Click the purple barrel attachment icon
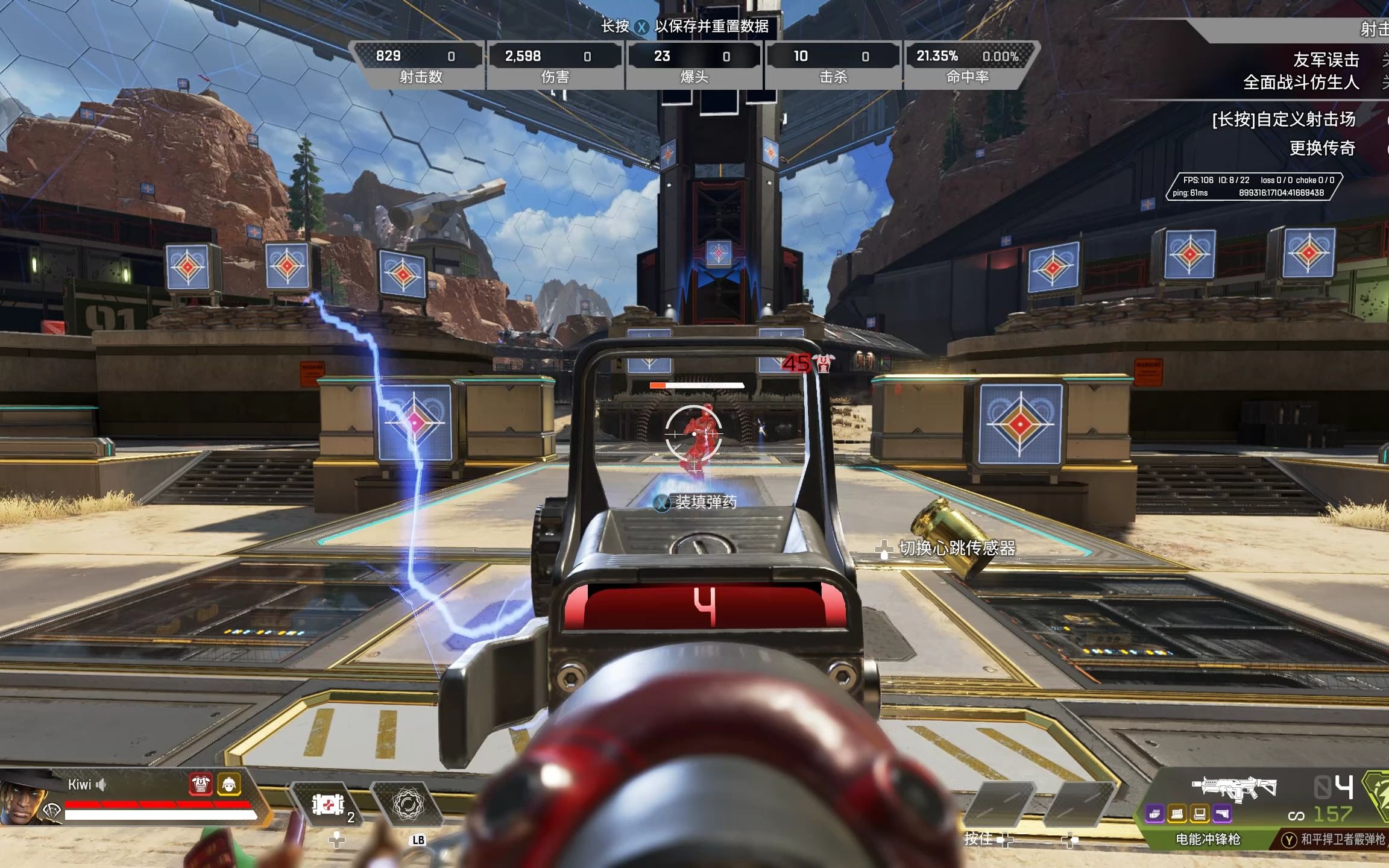 (x=1154, y=814)
